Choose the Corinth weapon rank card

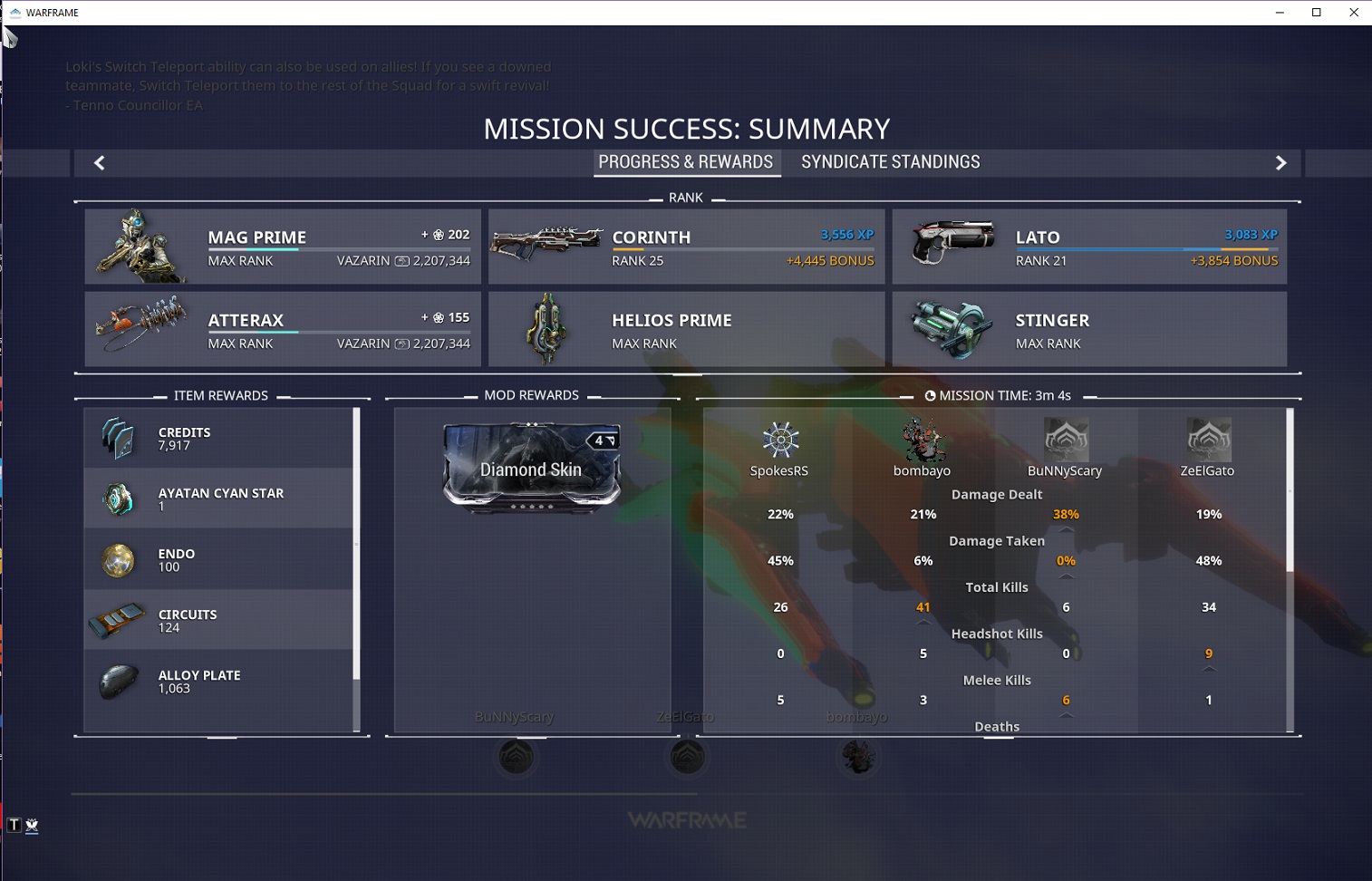point(686,247)
